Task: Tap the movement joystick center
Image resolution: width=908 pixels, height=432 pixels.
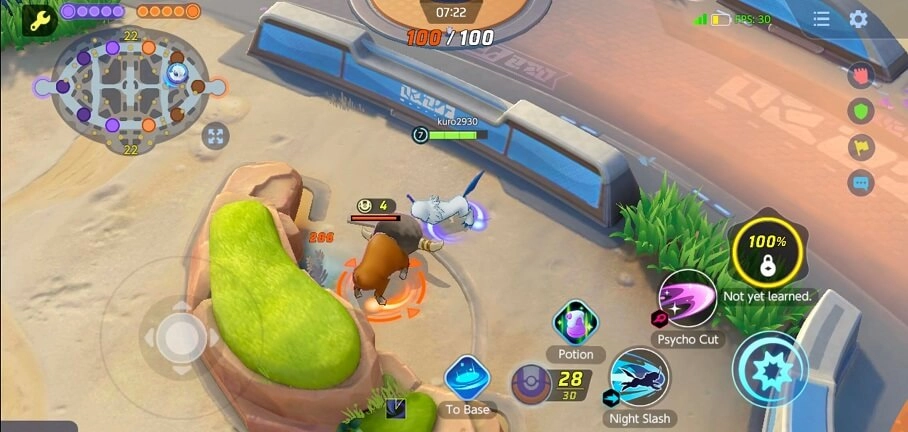Action: [180, 337]
